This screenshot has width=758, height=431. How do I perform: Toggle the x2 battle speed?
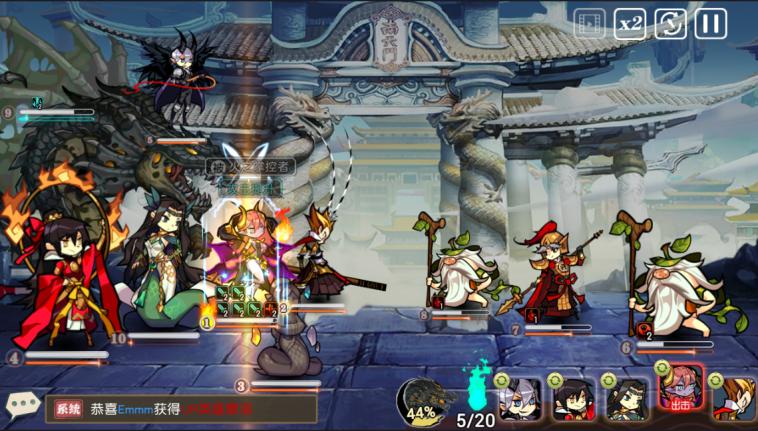(630, 22)
